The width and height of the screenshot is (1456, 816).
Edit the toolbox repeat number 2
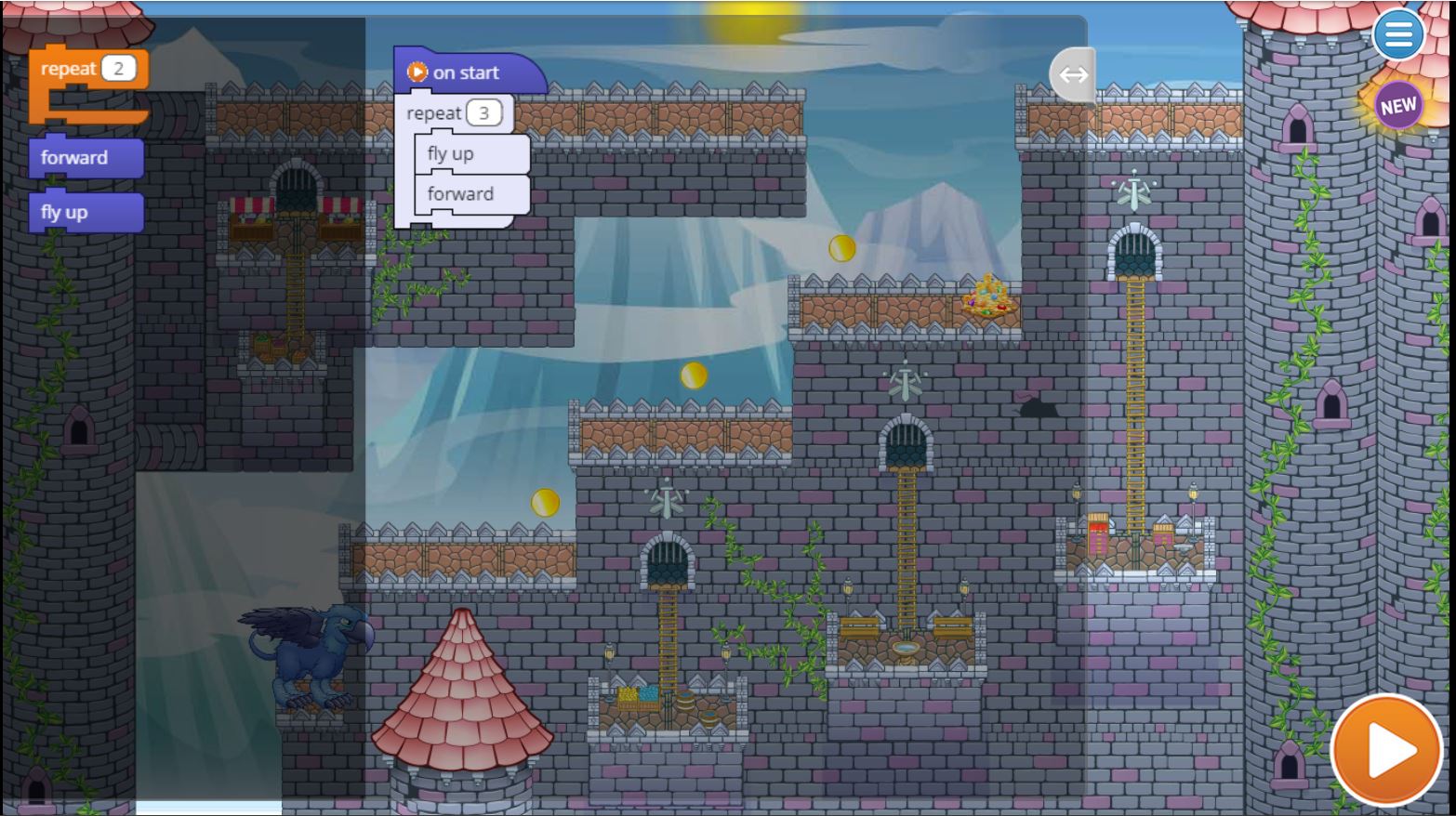[x=118, y=69]
